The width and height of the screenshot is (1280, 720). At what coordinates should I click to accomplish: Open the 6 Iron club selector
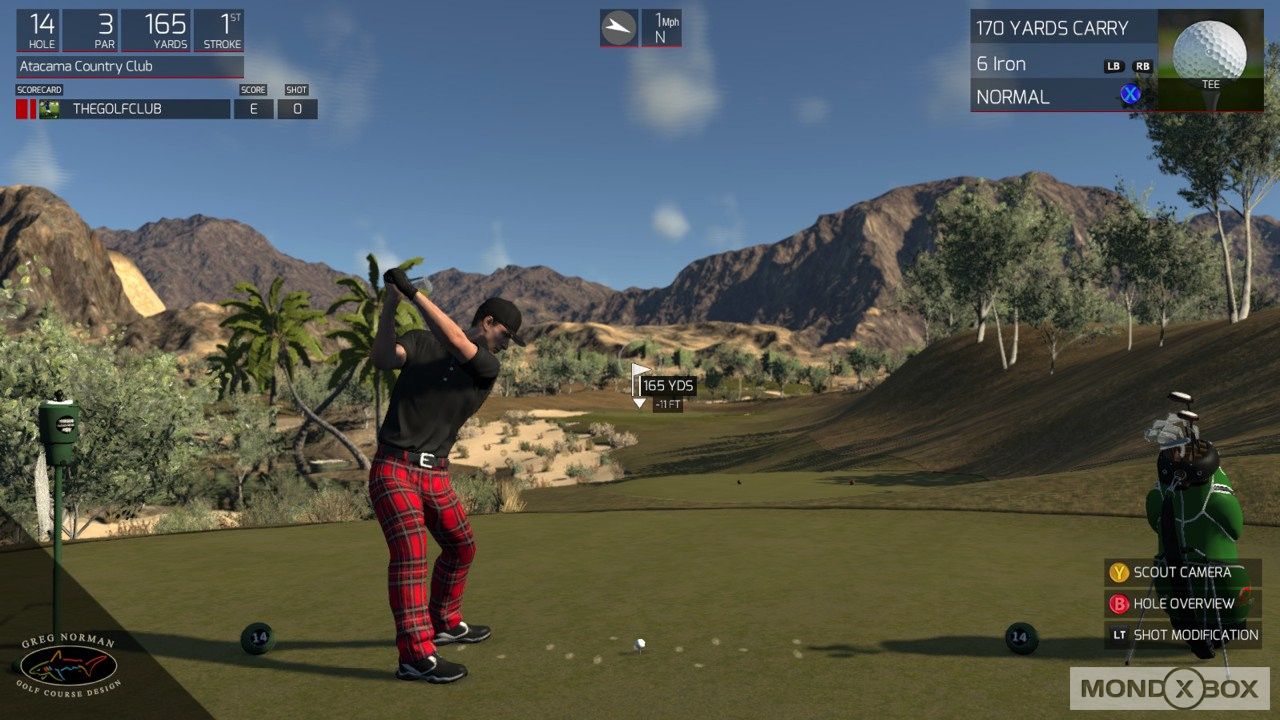coord(1000,63)
